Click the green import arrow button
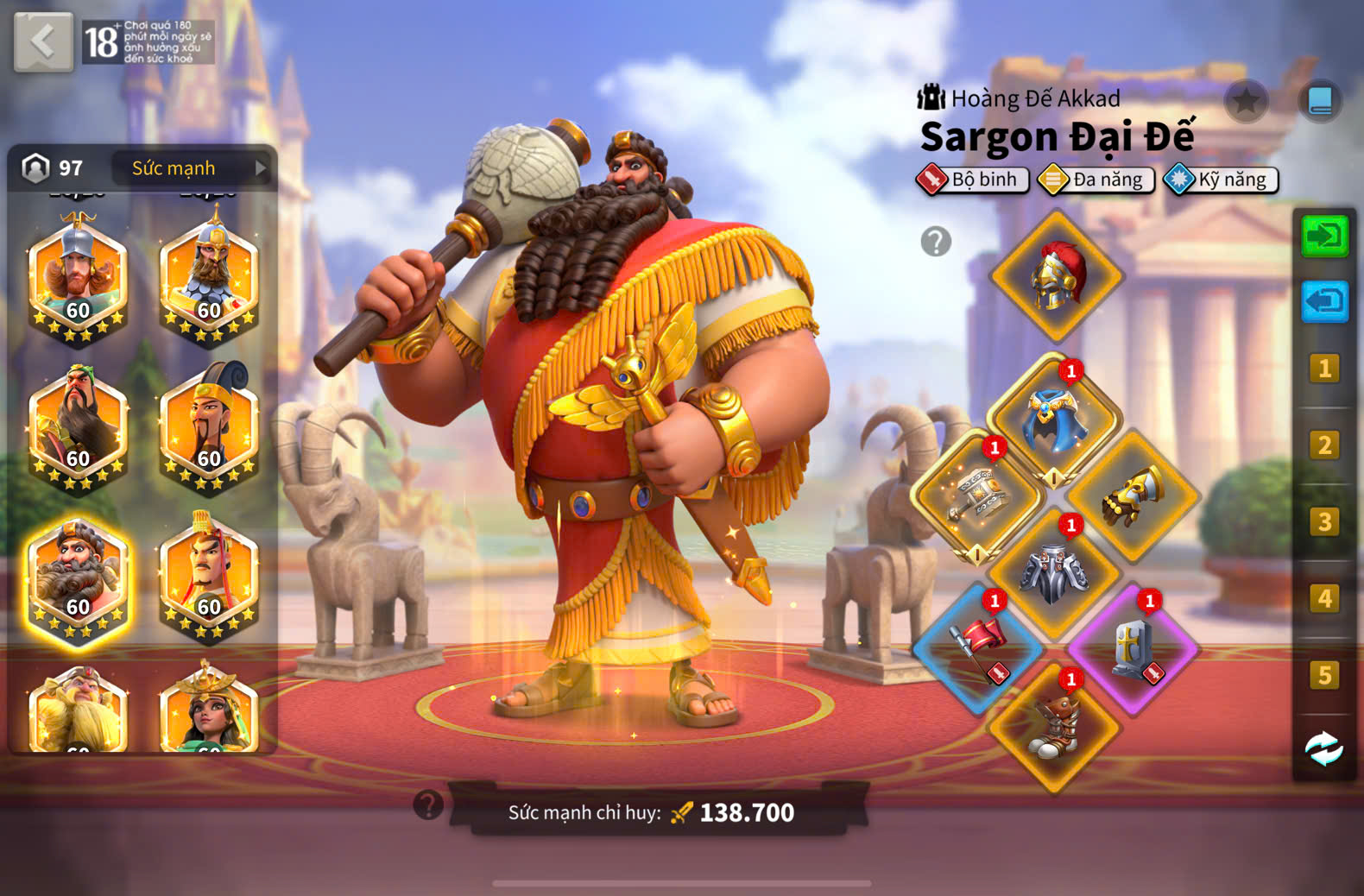 (x=1323, y=236)
